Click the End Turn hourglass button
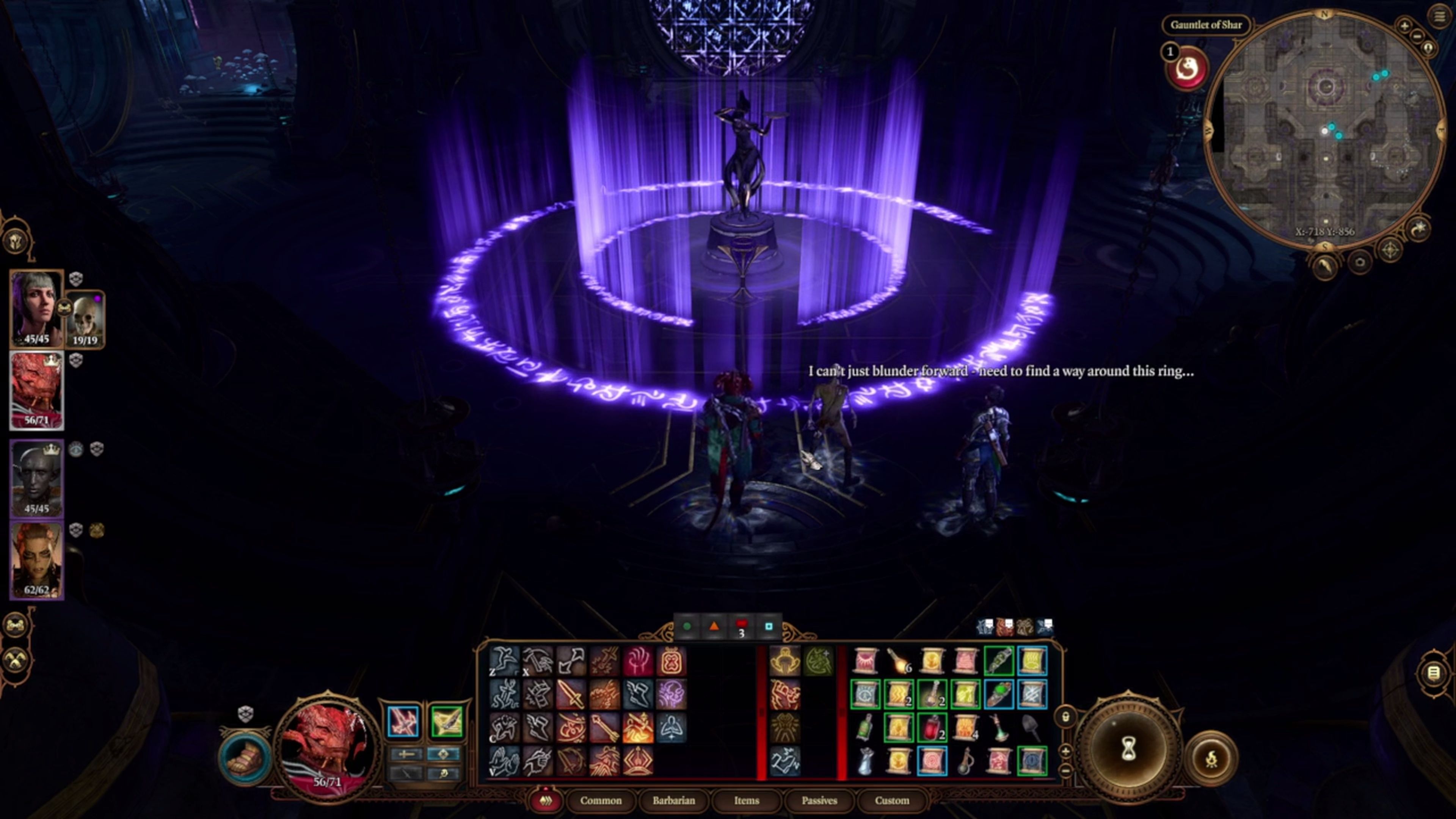 click(1128, 750)
